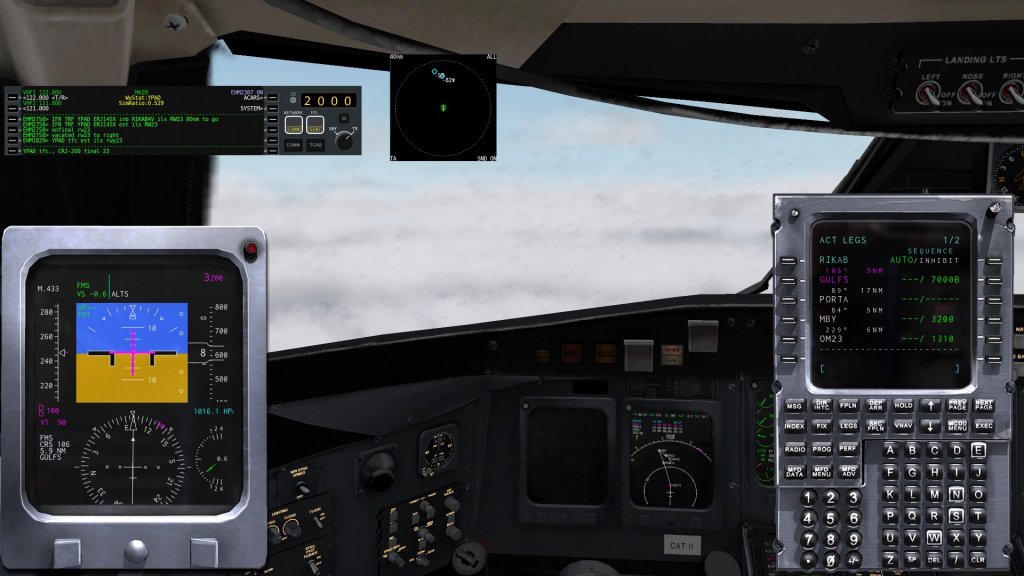Open the DEP ARR page
Screen dimensions: 1024x576
click(x=875, y=405)
